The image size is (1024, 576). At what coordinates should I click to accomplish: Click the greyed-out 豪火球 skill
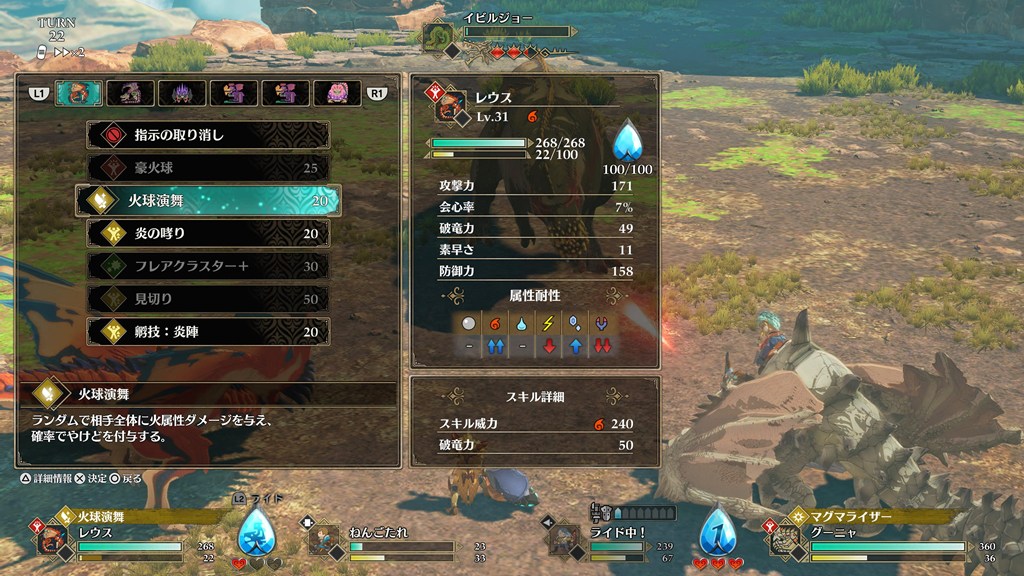pyautogui.click(x=208, y=168)
